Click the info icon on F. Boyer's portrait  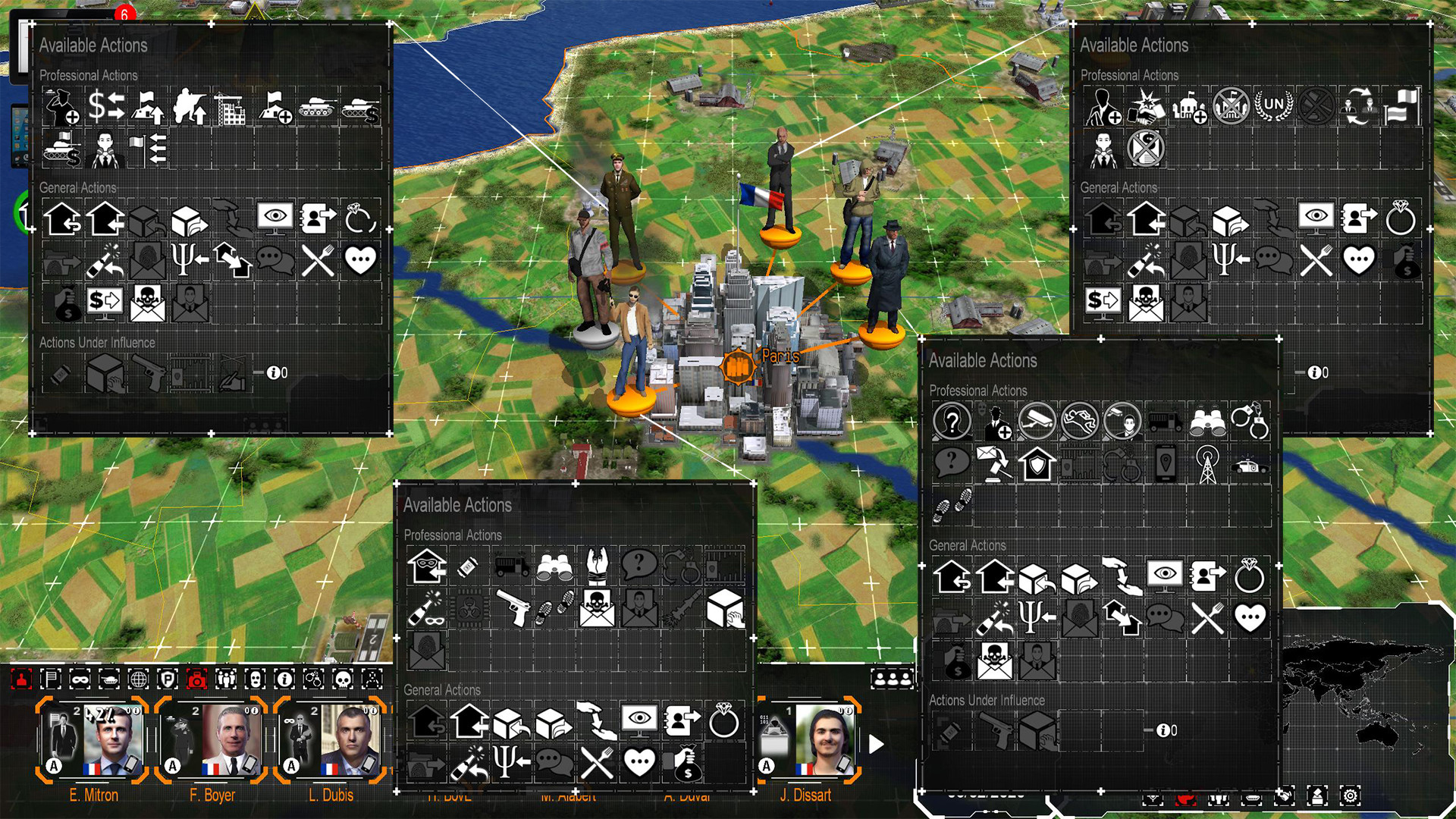(255, 711)
